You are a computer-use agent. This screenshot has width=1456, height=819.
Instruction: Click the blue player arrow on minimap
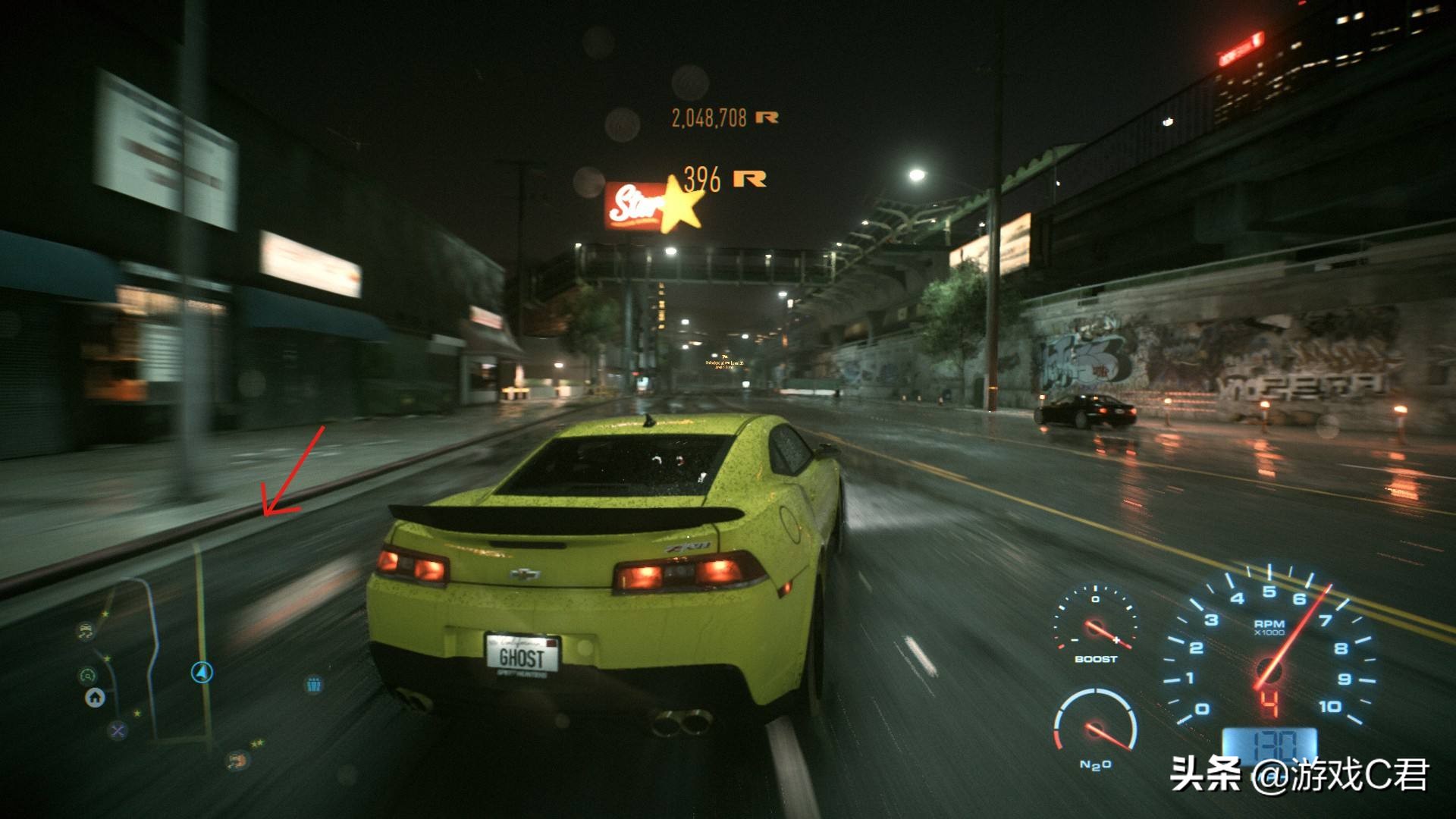(x=202, y=672)
